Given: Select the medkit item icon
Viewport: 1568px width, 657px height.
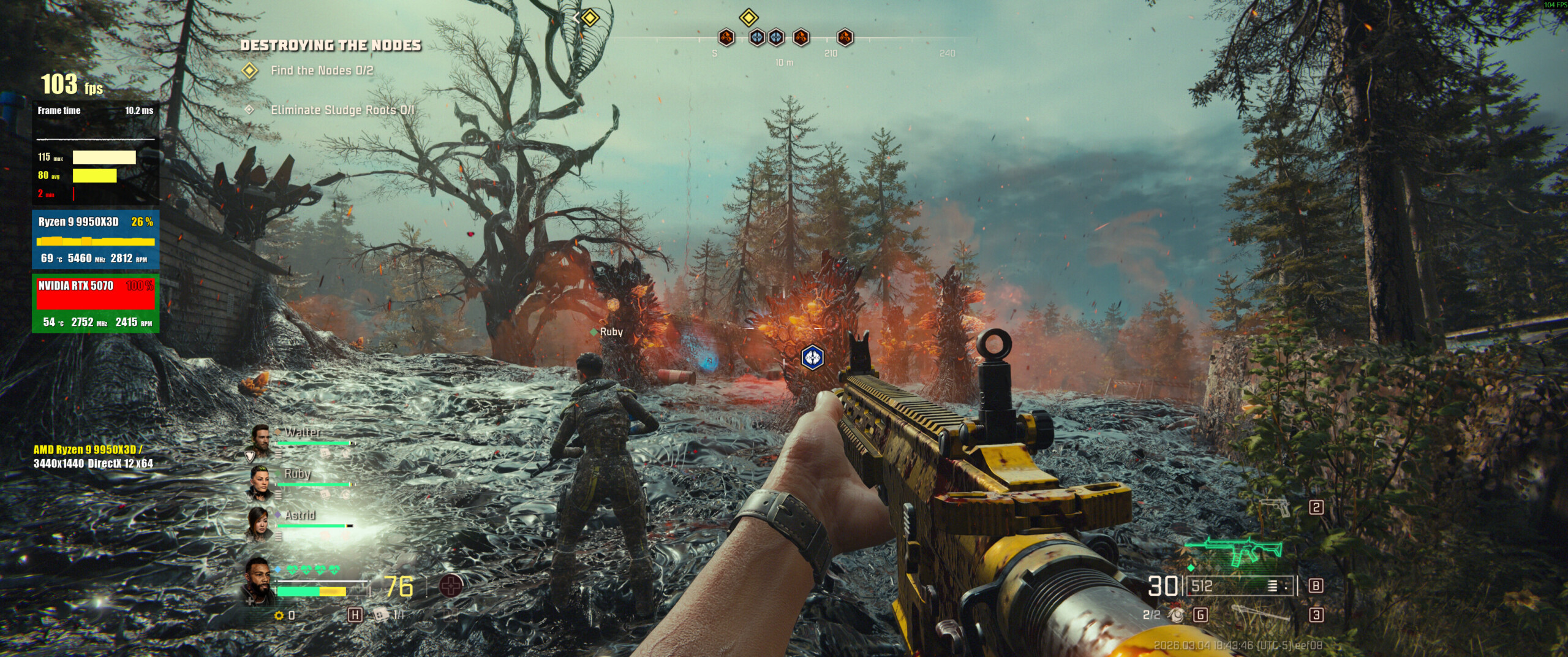Looking at the screenshot, I should [x=382, y=614].
